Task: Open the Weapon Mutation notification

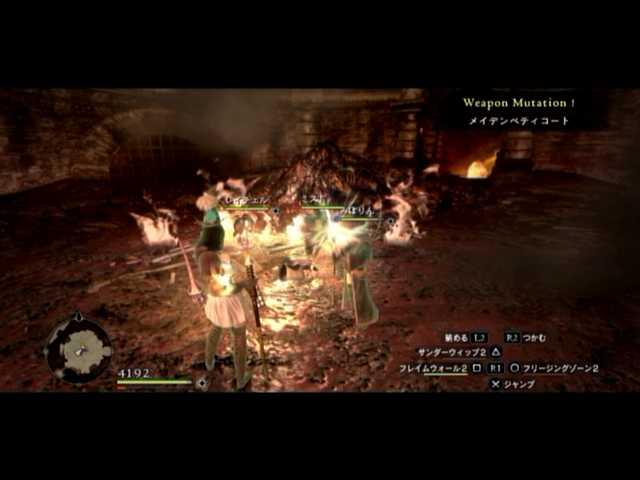Action: pos(519,102)
